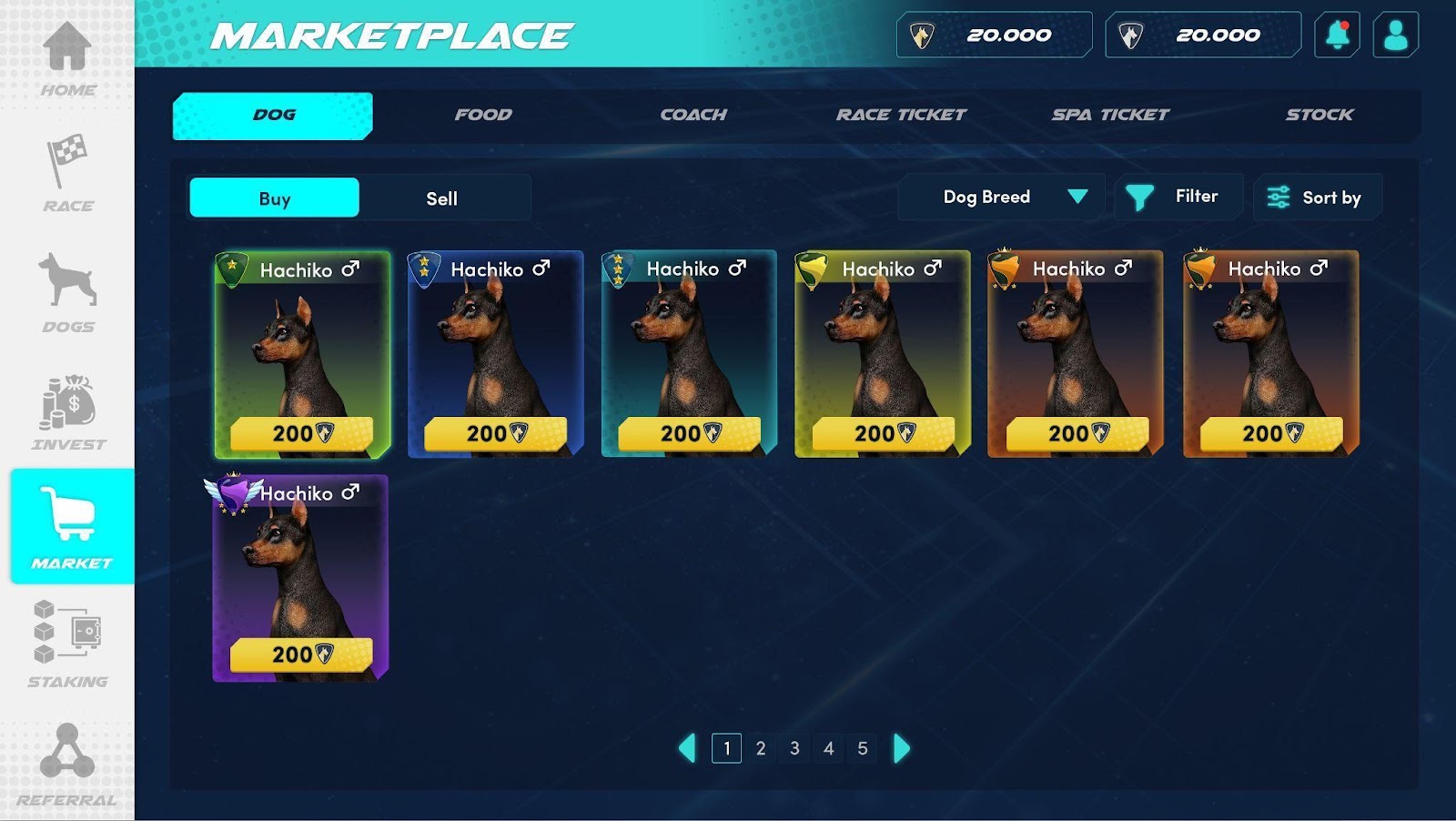Open the notifications bell
This screenshot has width=1456, height=821.
click(x=1337, y=35)
